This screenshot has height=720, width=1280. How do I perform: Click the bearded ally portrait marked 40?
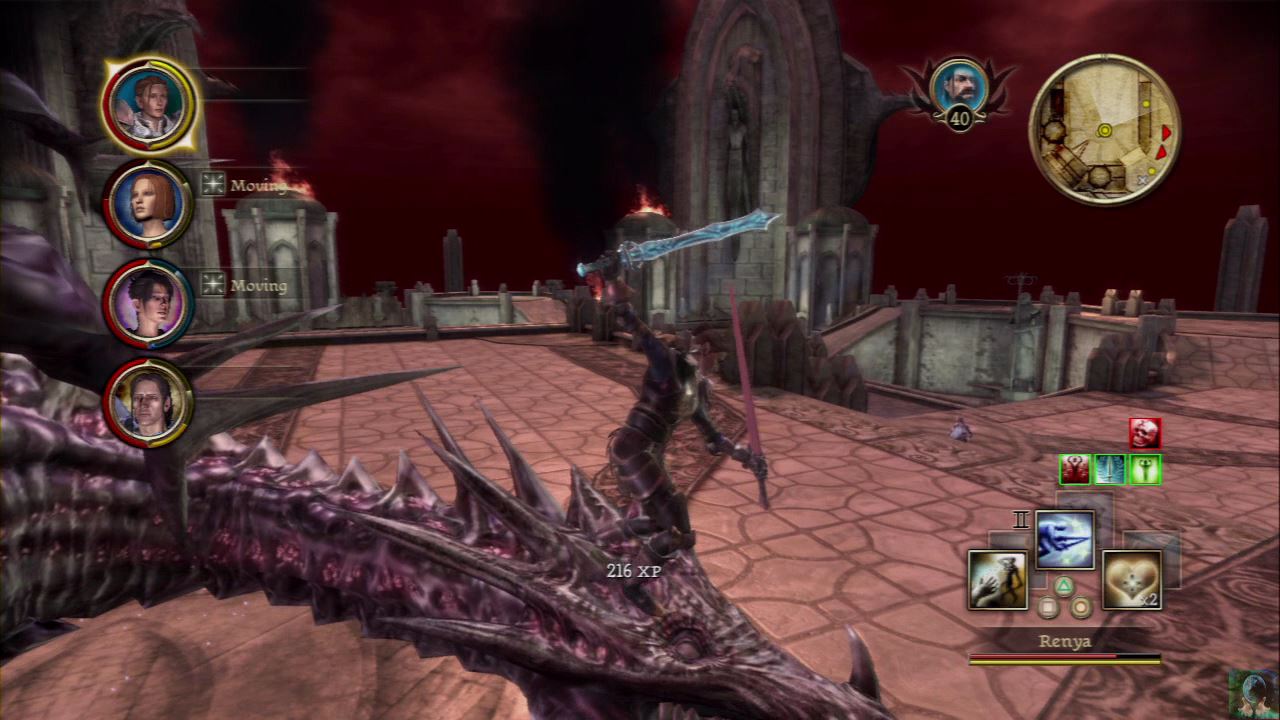[x=958, y=86]
